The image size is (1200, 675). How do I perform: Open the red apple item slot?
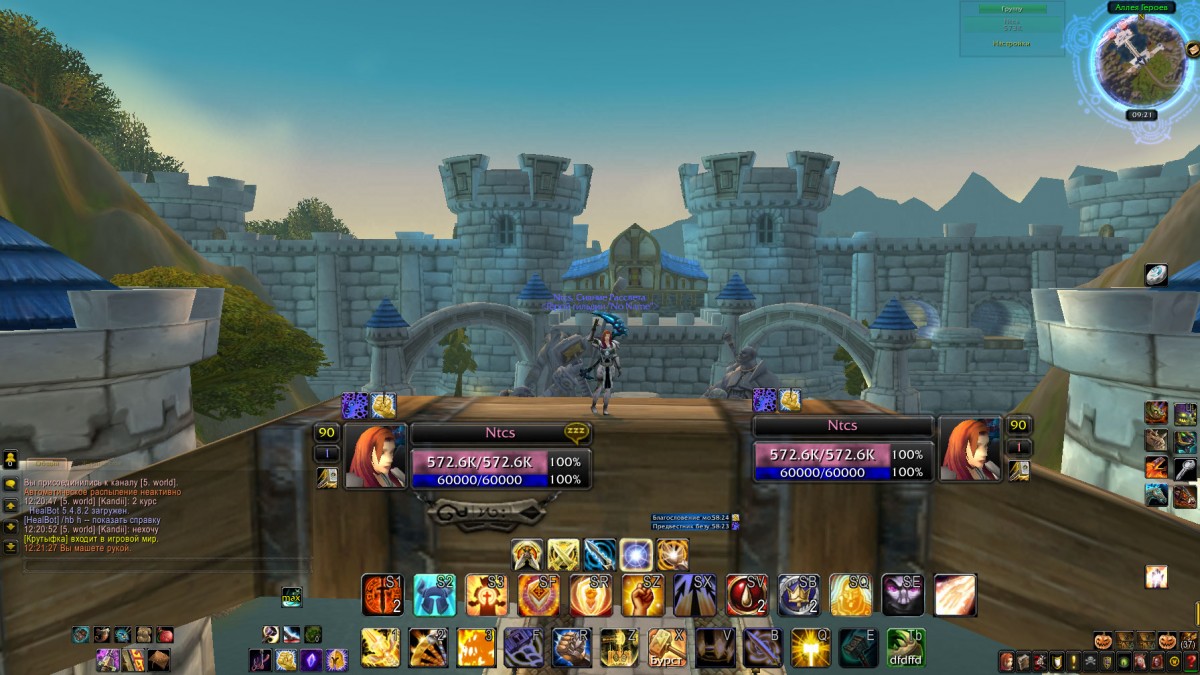(165, 635)
